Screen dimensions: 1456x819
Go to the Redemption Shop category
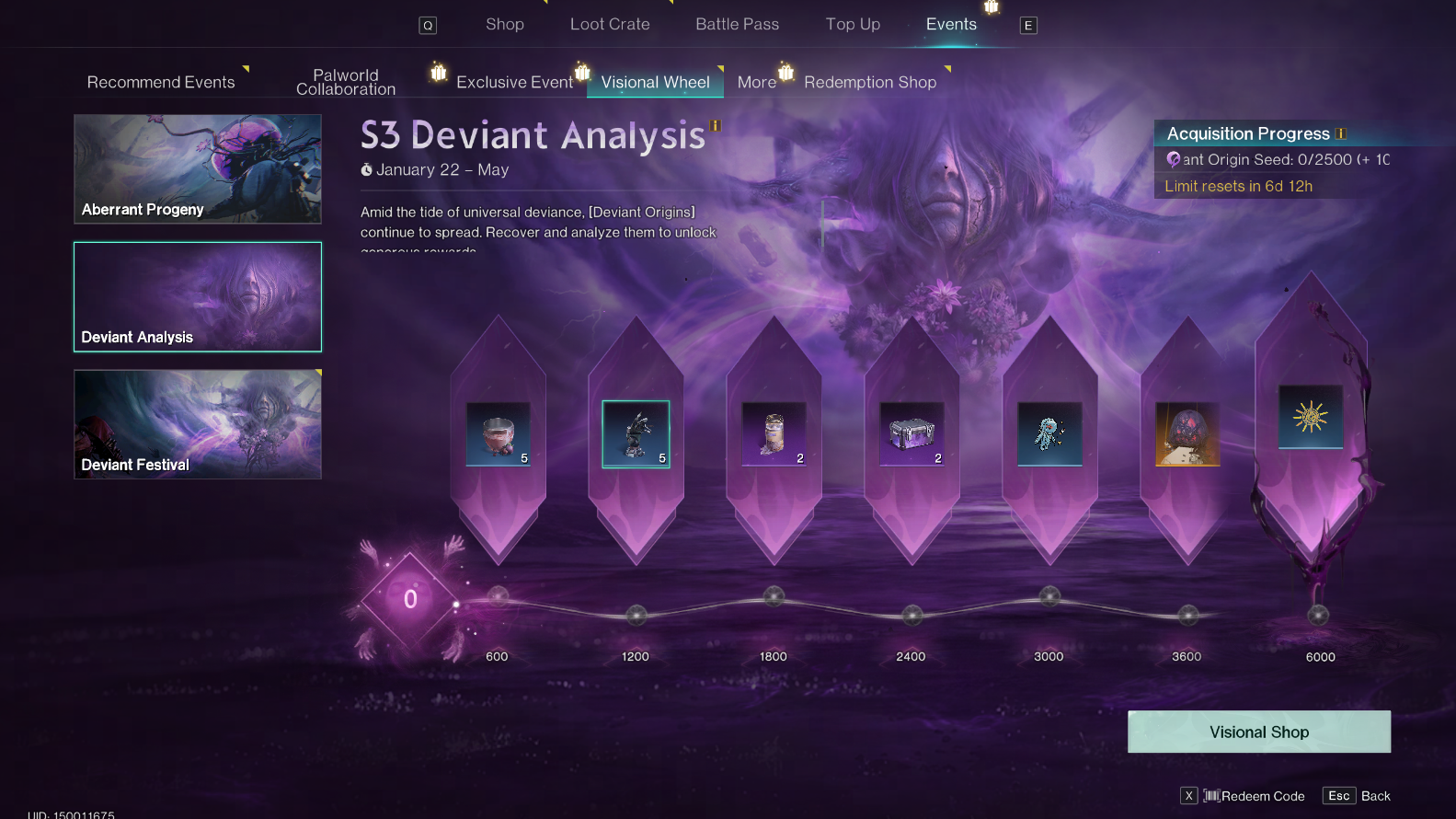pyautogui.click(x=870, y=82)
